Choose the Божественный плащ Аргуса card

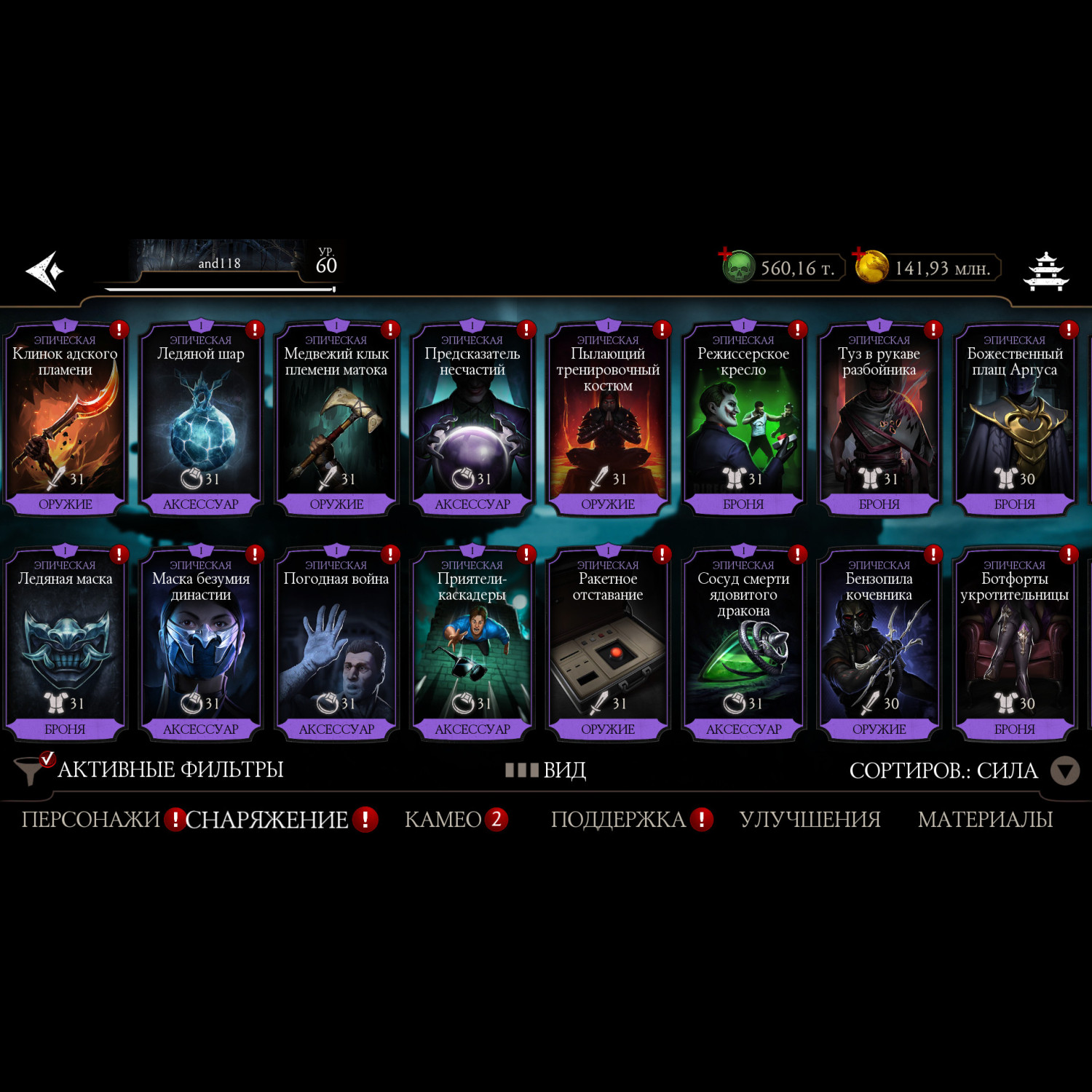(x=1015, y=420)
